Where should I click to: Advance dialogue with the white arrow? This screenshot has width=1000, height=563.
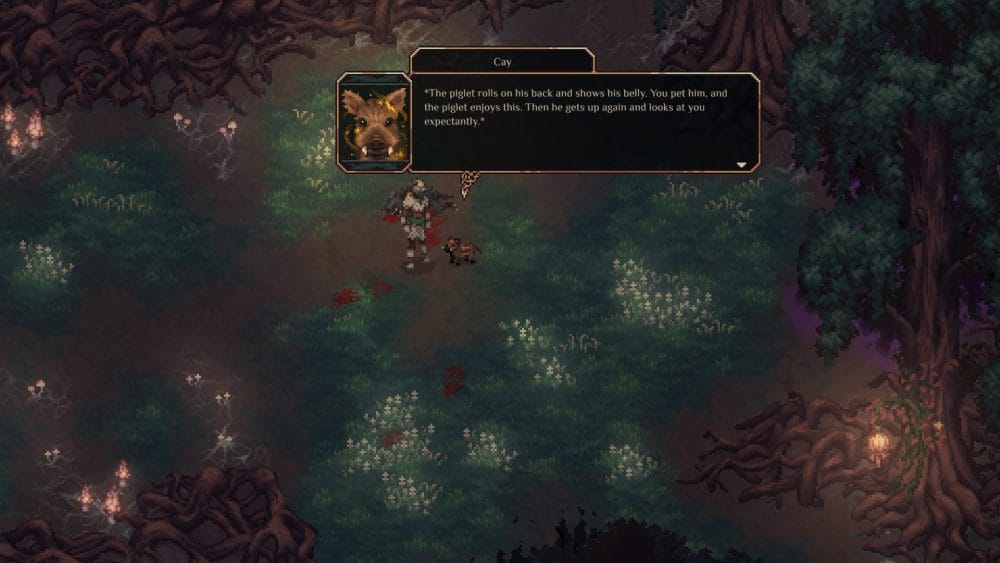point(742,164)
